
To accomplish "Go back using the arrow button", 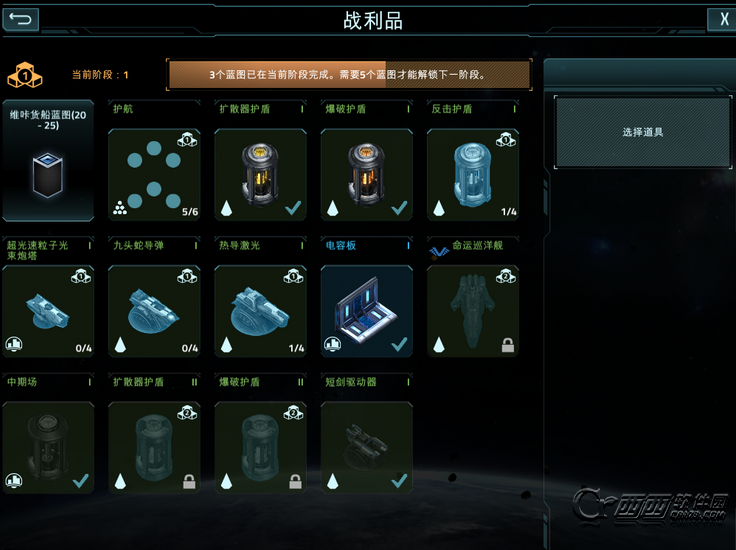I will 22,19.
